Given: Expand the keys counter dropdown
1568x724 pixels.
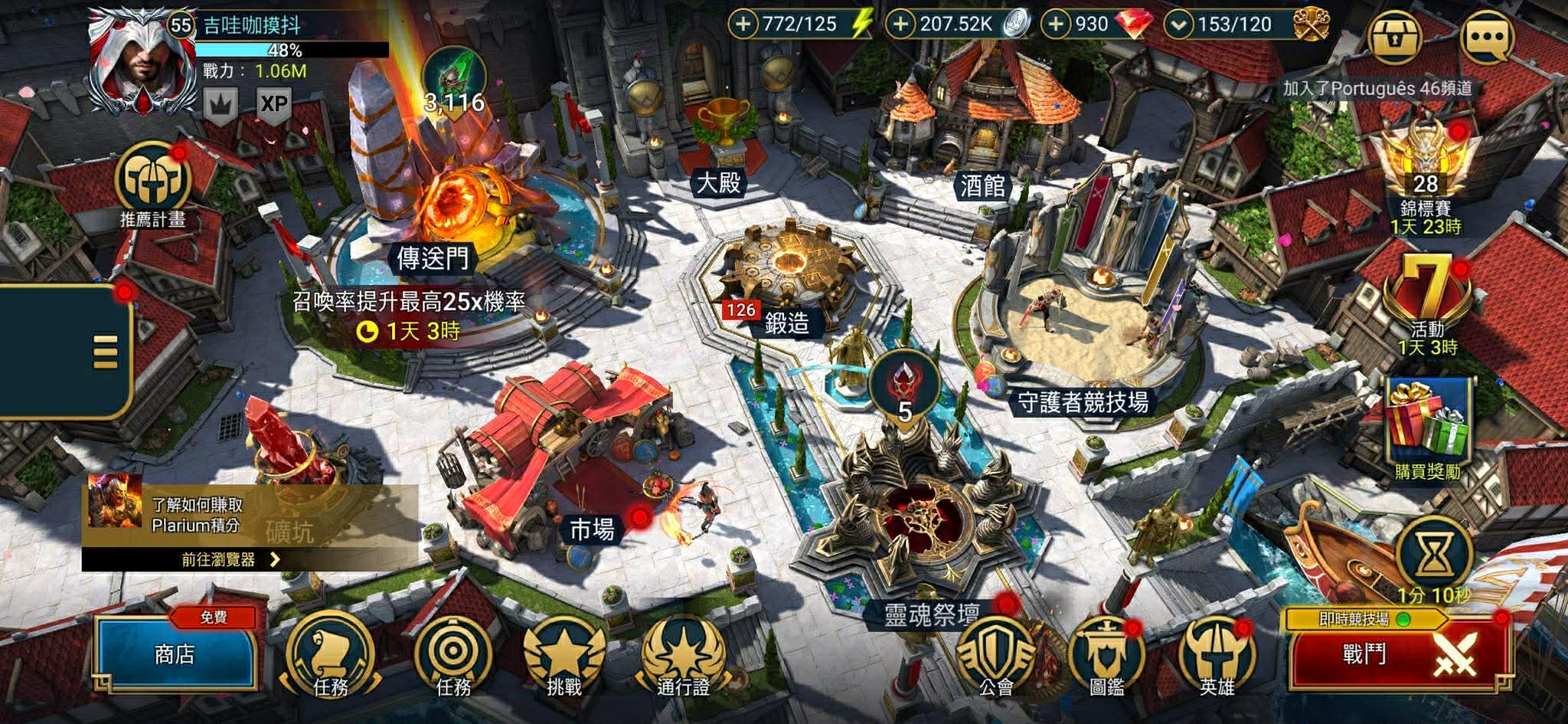Looking at the screenshot, I should (1179, 25).
